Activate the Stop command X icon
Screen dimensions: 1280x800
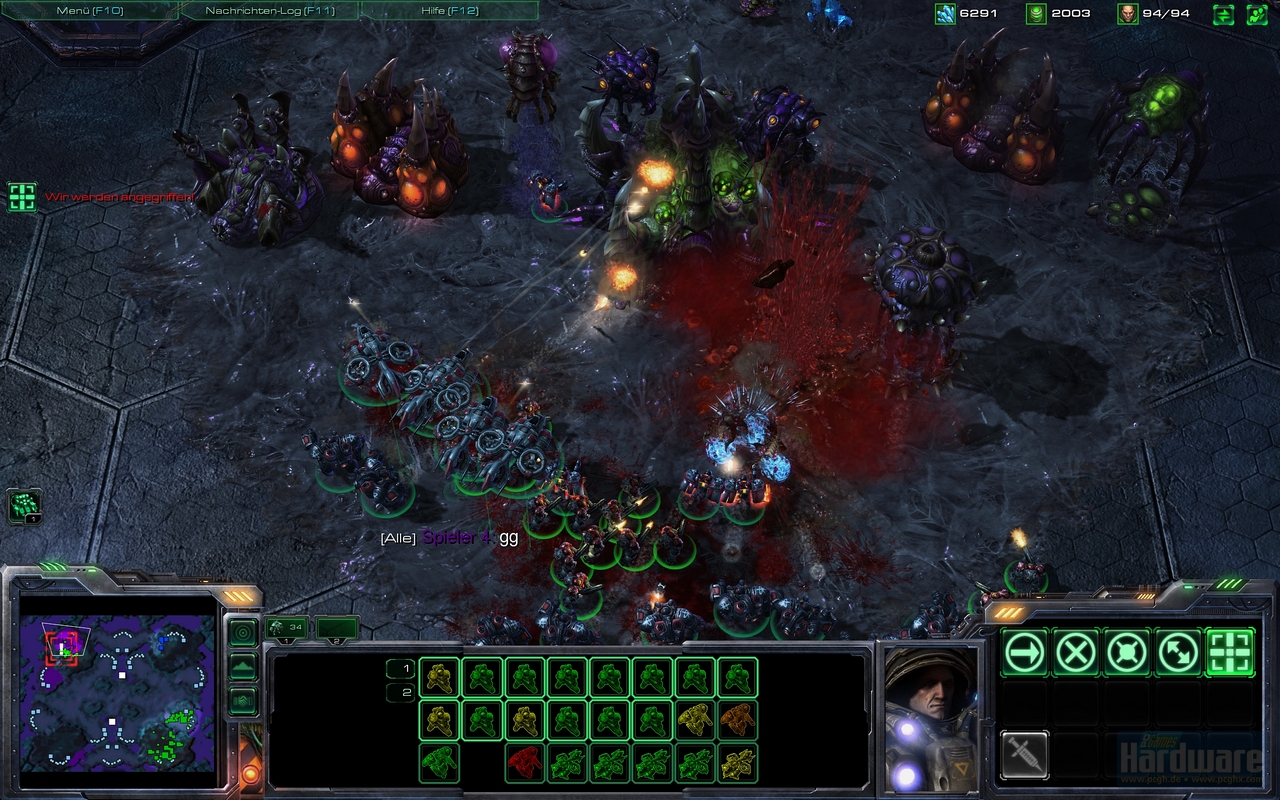click(1076, 653)
